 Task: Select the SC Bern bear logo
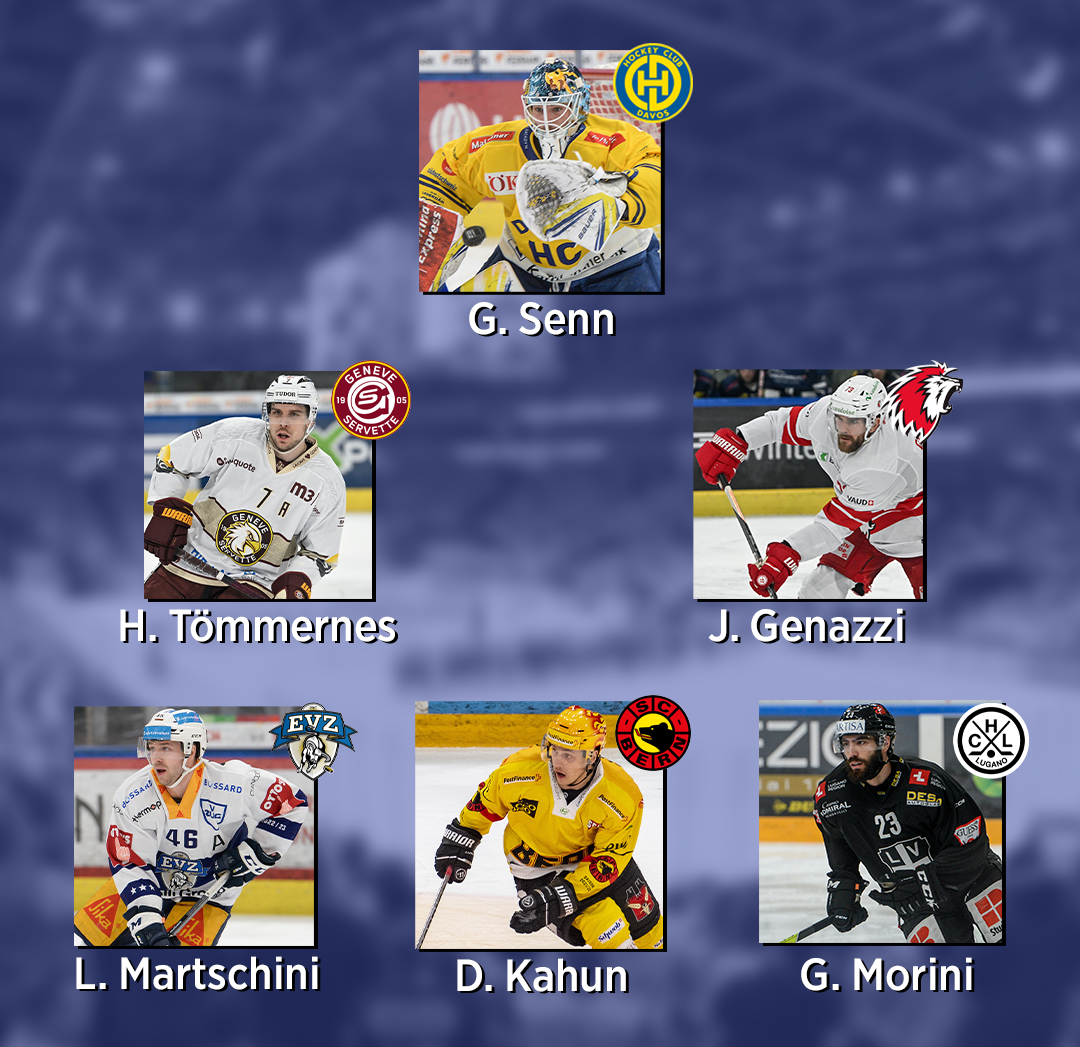653,734
